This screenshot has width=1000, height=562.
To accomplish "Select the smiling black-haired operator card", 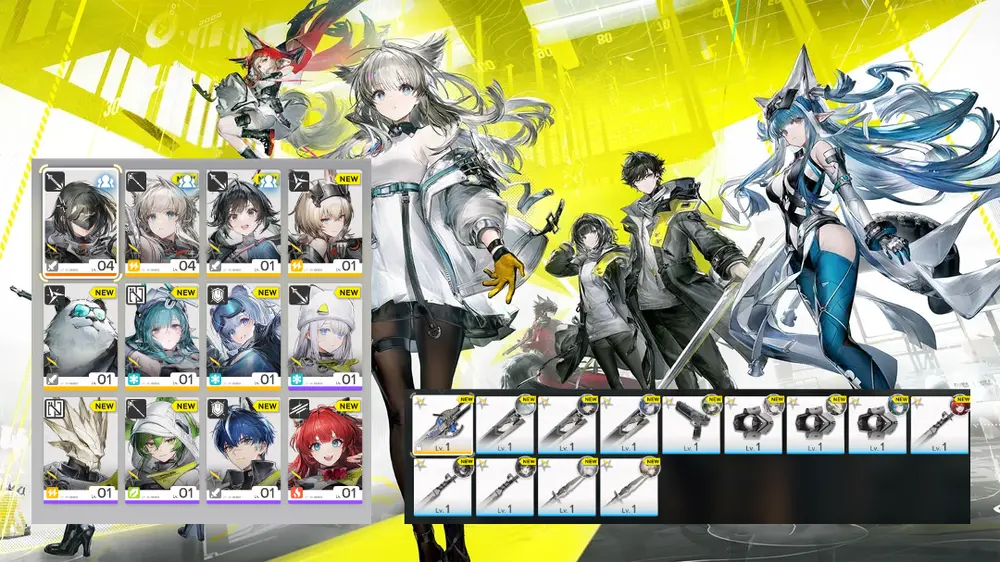I will click(243, 221).
